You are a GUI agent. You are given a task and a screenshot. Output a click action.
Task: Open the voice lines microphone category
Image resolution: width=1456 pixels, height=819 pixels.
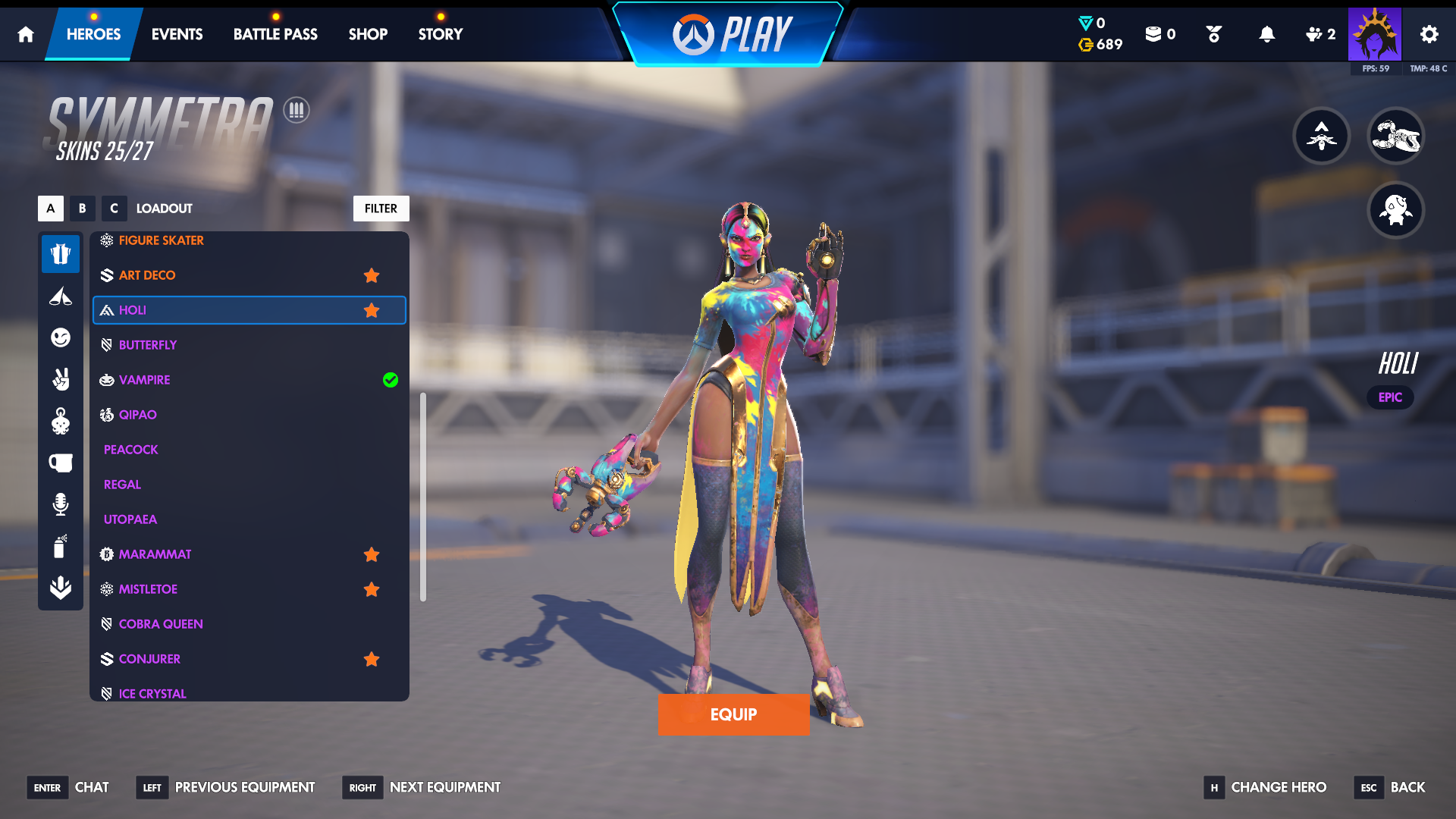61,504
